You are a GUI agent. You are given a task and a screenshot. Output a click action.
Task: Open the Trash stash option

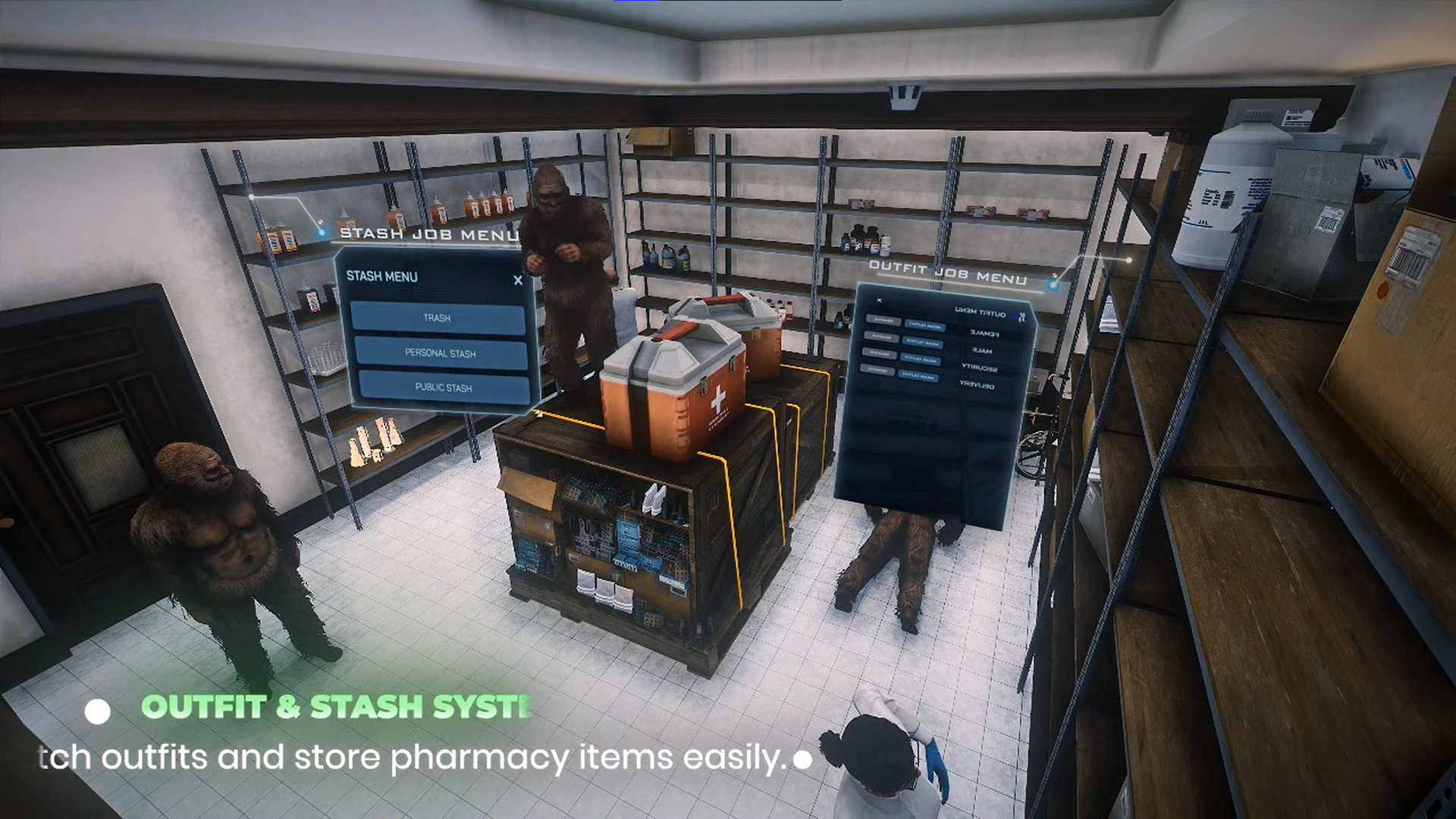pos(438,318)
